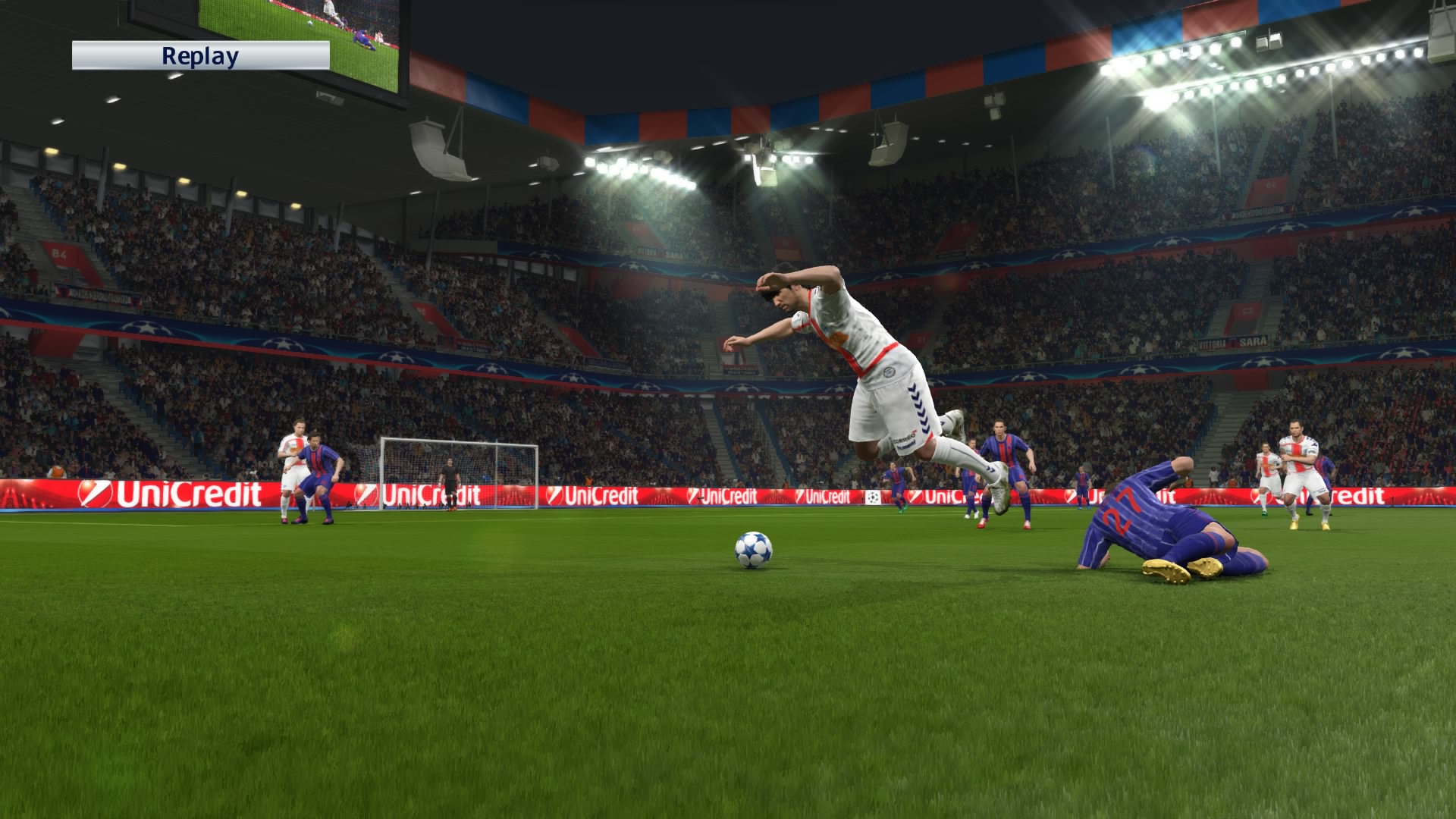This screenshot has height=819, width=1456.
Task: Select the VITTORIA SARA banner in the stands
Action: pos(1231,343)
